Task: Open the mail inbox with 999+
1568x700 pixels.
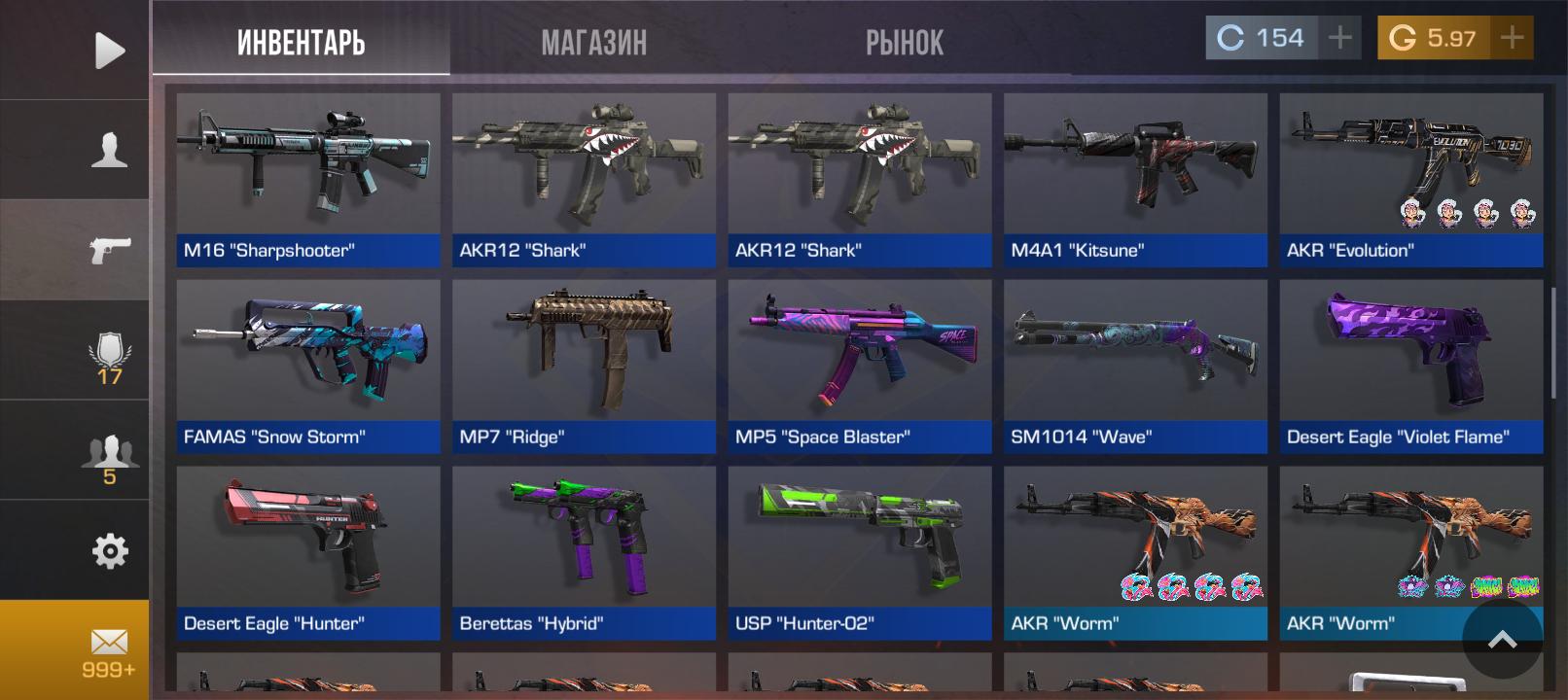Action: point(109,651)
